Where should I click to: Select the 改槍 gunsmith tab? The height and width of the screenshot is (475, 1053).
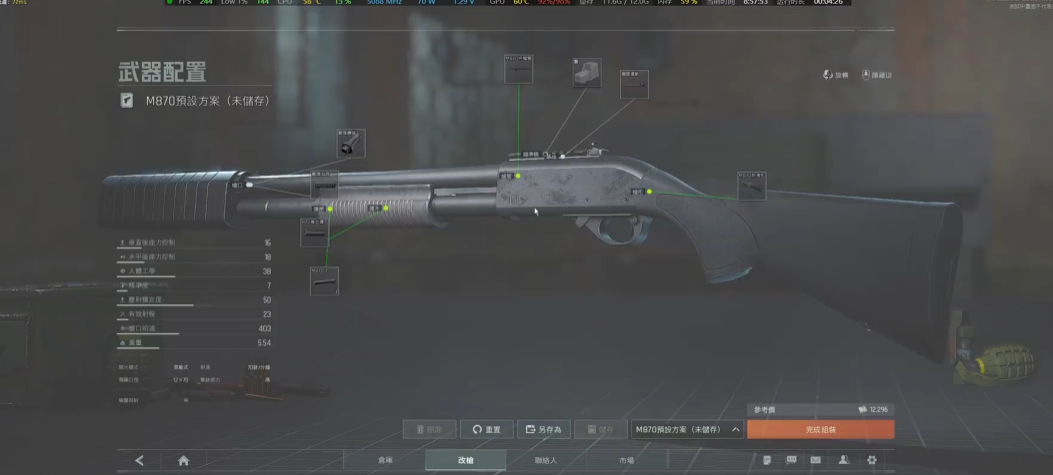pos(465,460)
